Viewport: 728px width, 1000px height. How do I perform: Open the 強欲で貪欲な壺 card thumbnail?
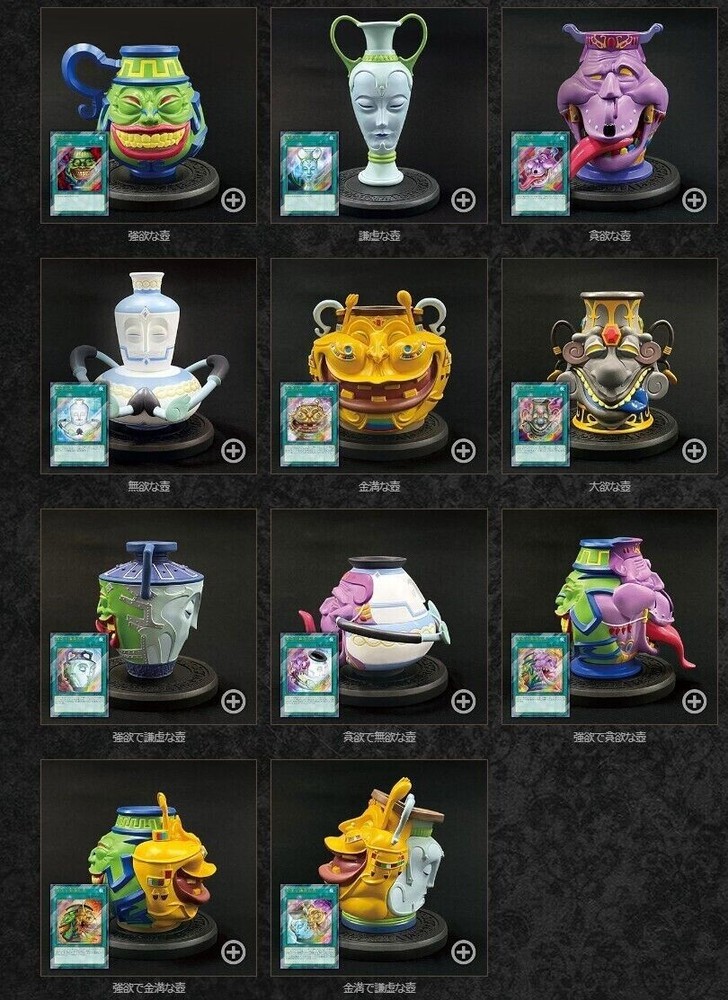[x=540, y=675]
